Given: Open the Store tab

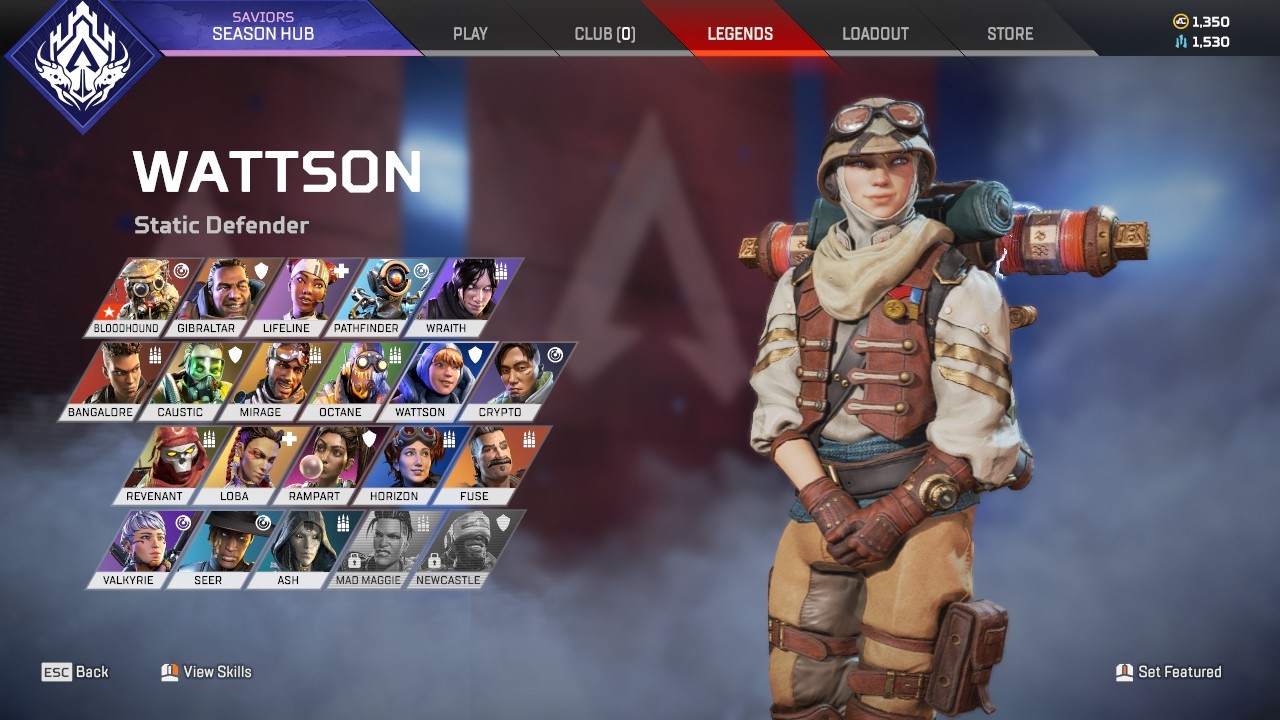Looking at the screenshot, I should (1010, 33).
